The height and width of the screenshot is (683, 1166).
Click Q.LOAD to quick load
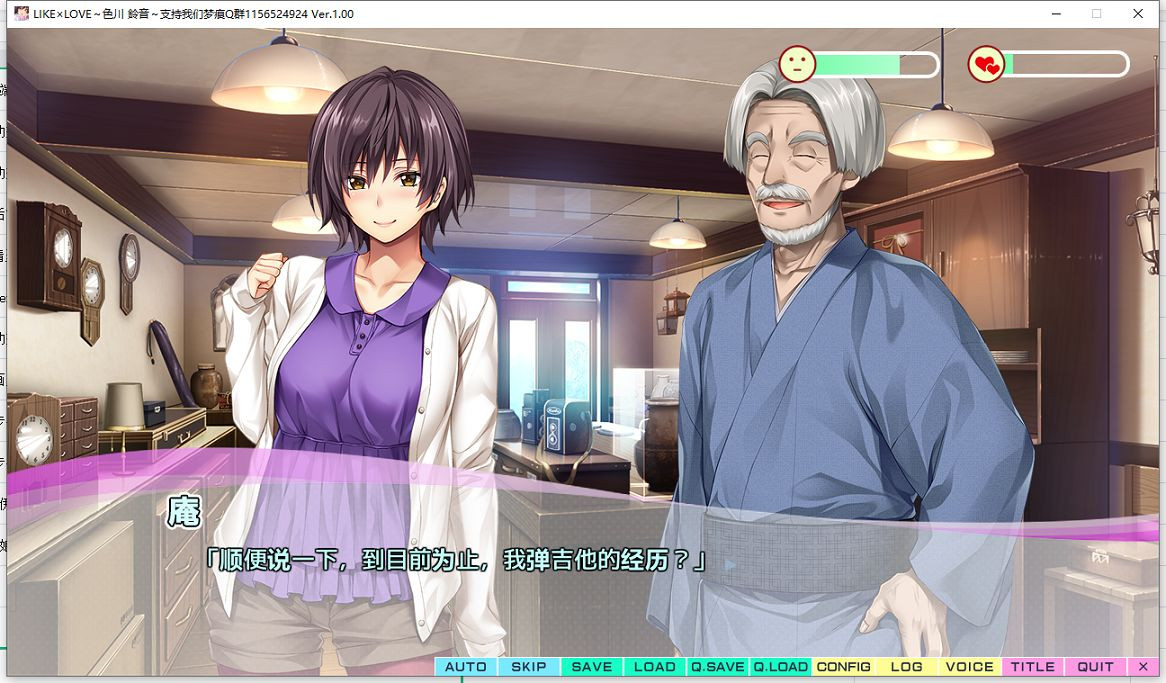coord(781,667)
